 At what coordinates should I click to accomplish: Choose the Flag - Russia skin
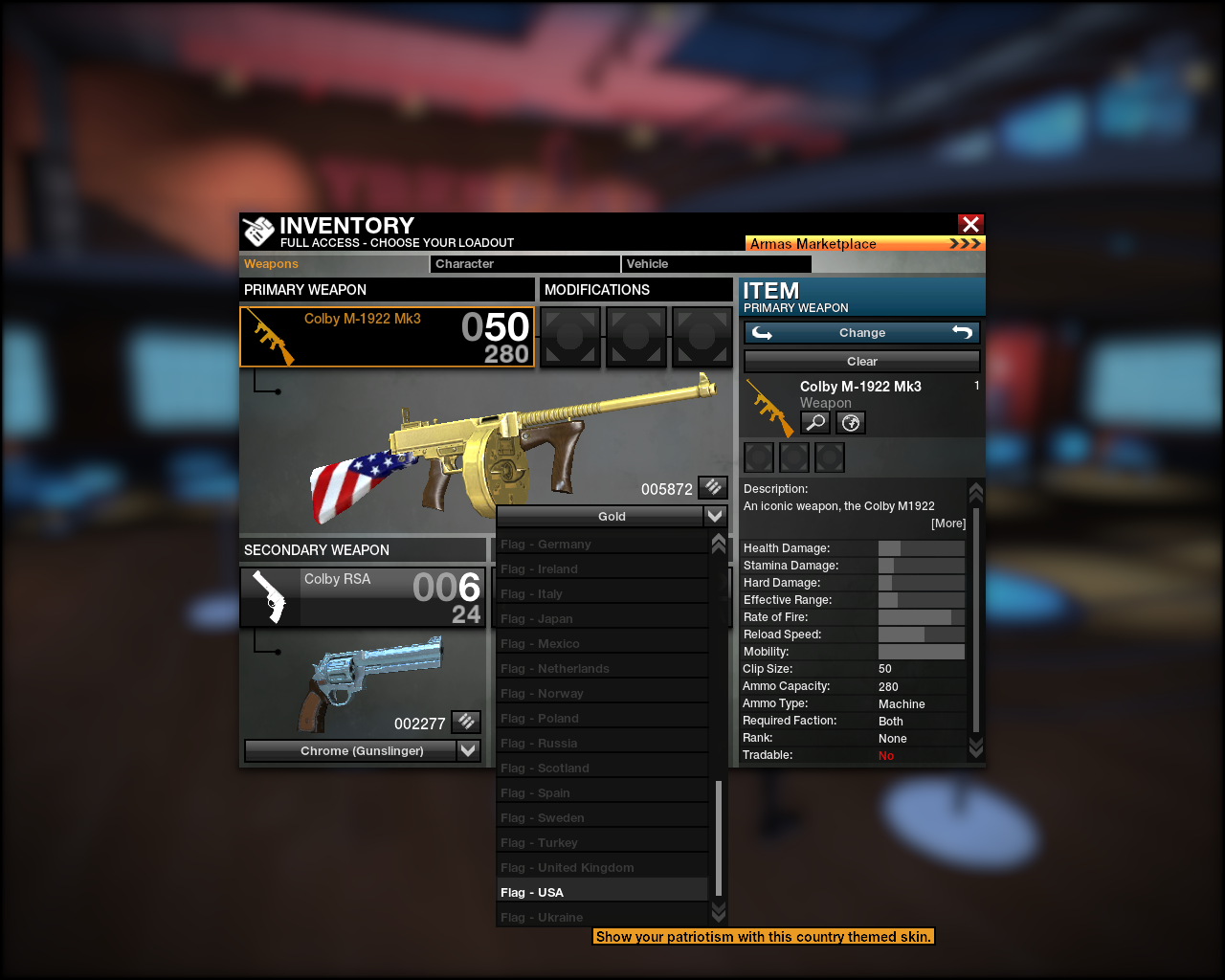(602, 744)
